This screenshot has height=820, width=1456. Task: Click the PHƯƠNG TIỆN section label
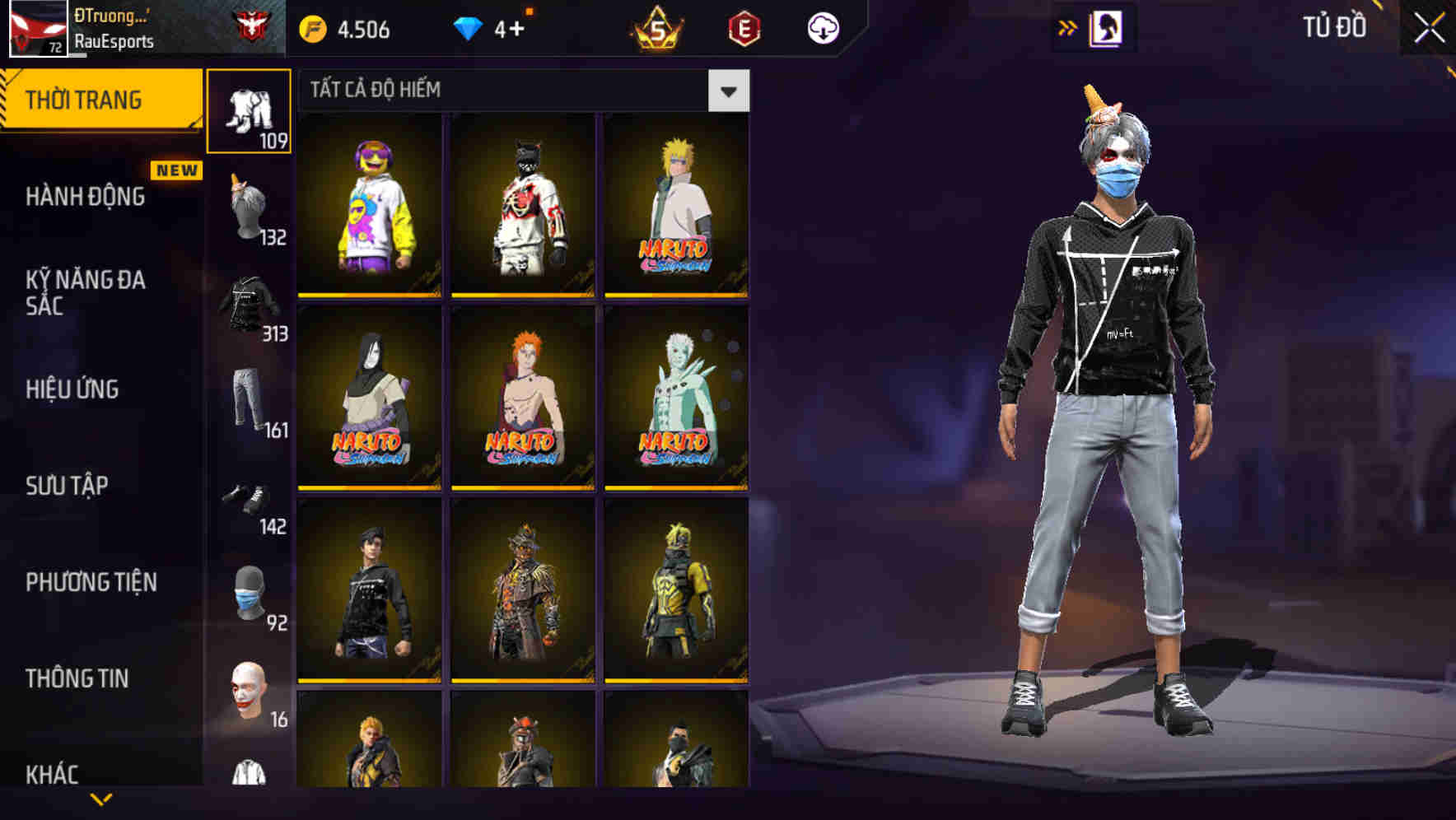[91, 582]
